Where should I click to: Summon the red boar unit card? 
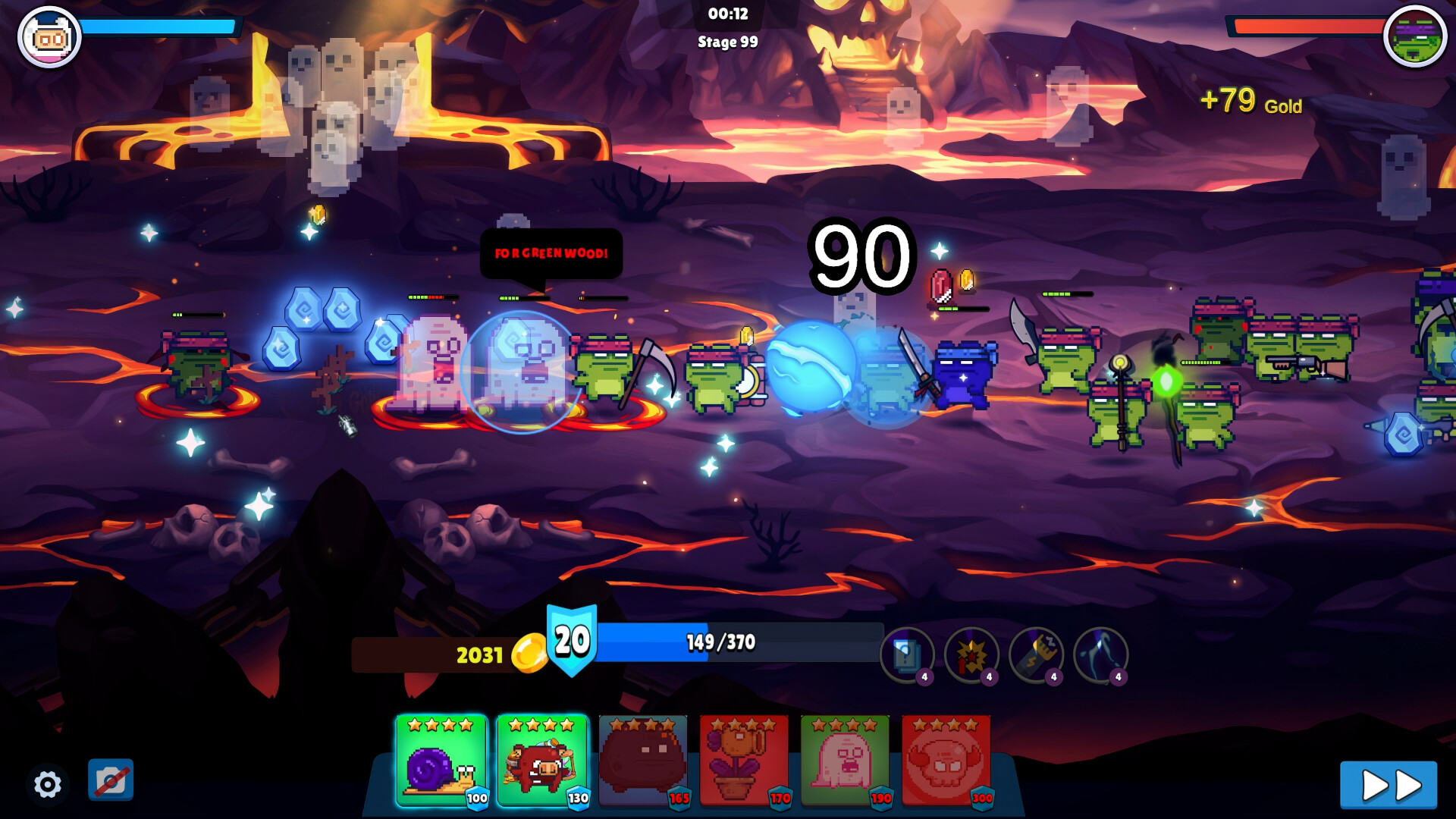[542, 761]
